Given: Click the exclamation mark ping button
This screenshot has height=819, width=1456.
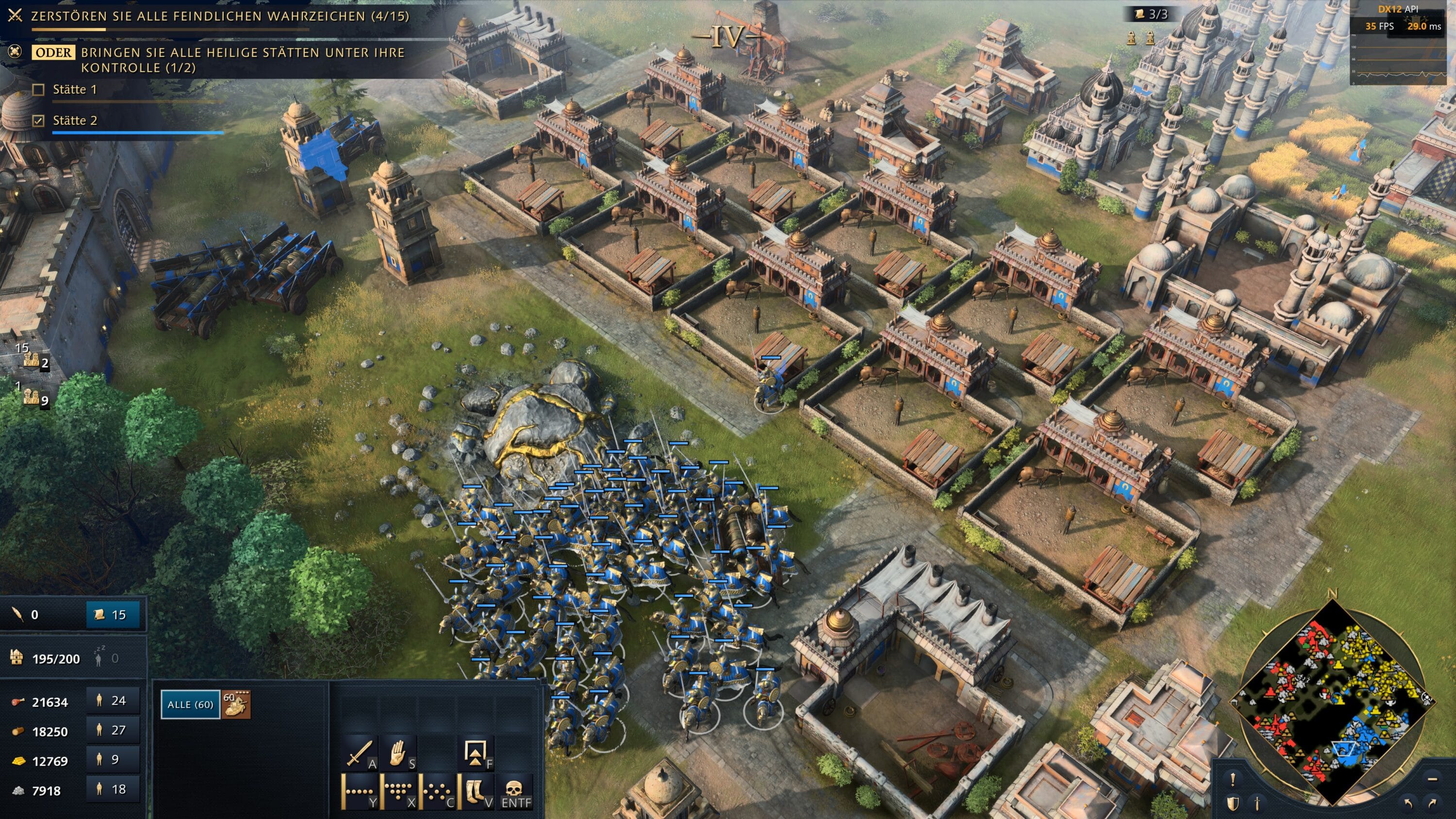Looking at the screenshot, I should tap(1233, 779).
